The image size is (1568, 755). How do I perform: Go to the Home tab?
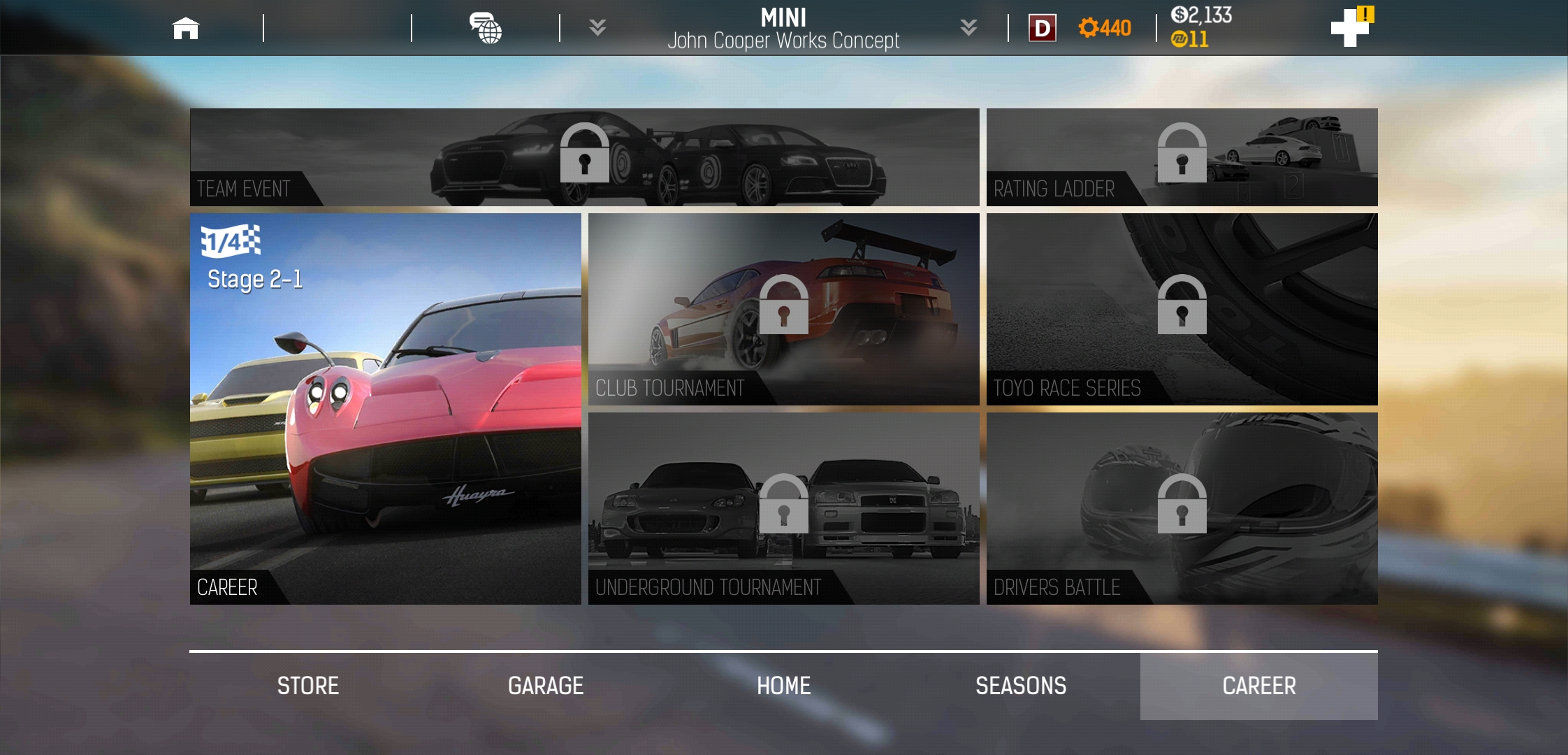(783, 686)
